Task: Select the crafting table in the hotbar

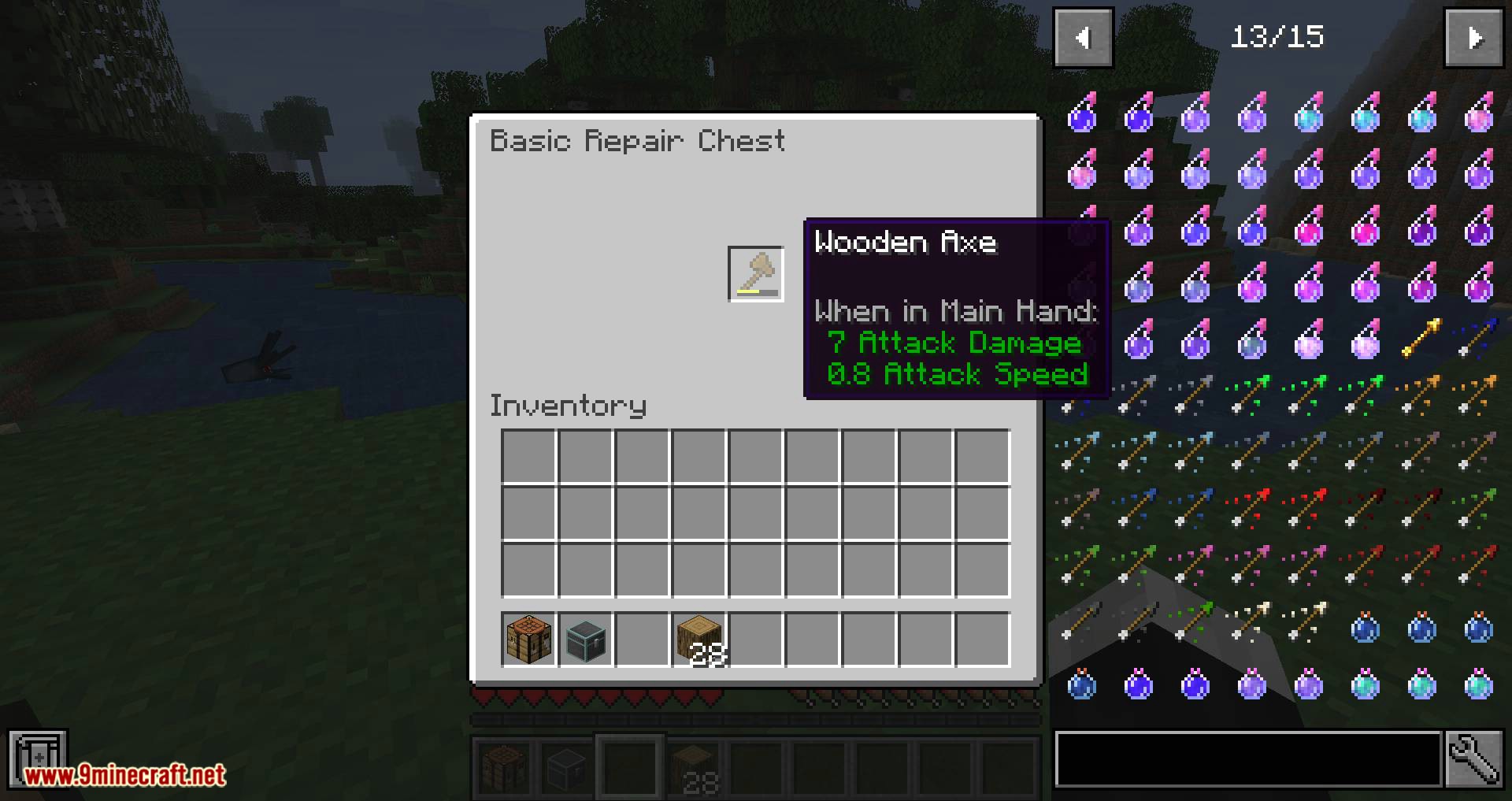Action: pyautogui.click(x=528, y=640)
